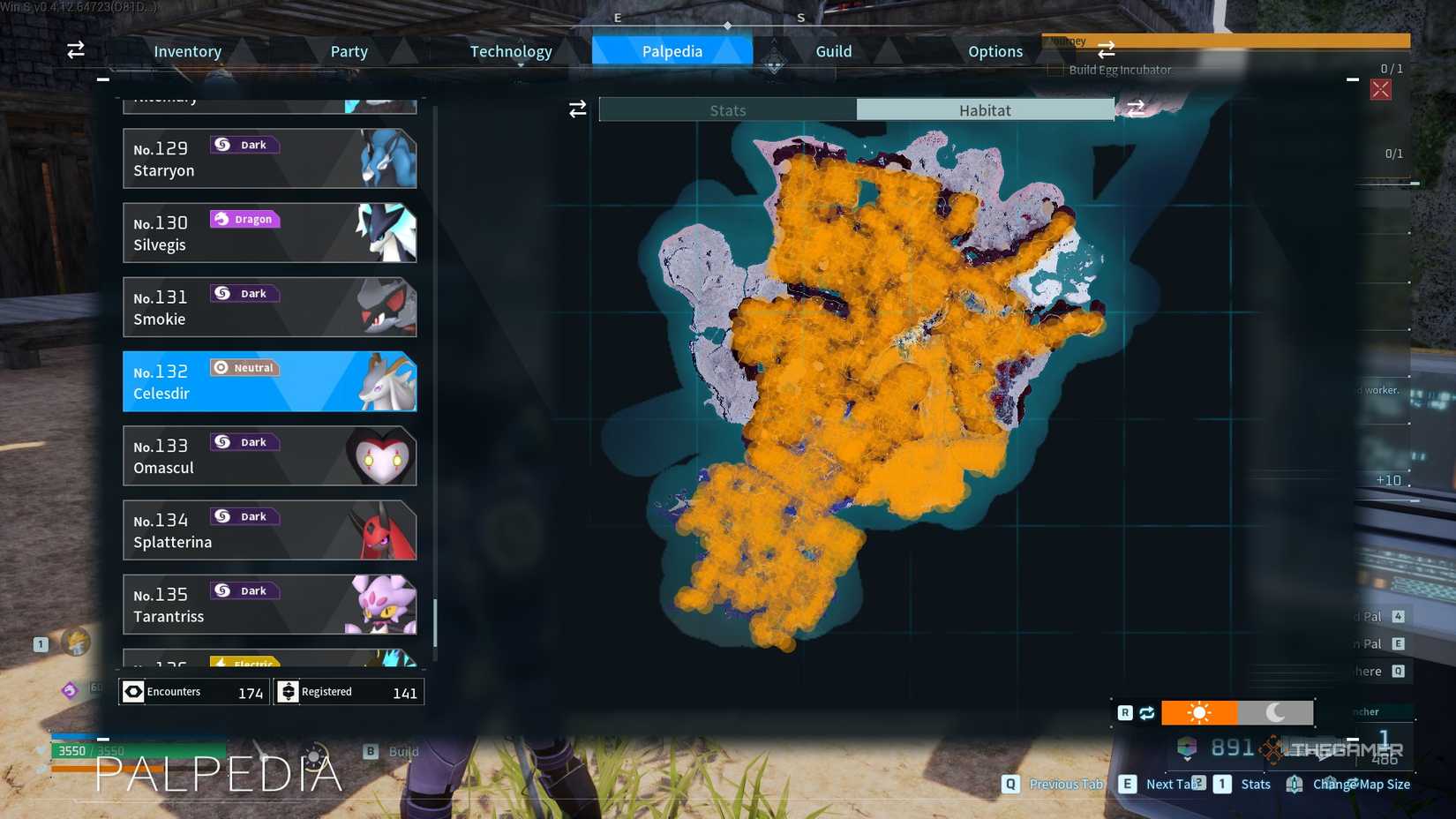Click the swap arrows icon left of the Stats tab
Viewport: 1456px width, 819px height.
578,109
